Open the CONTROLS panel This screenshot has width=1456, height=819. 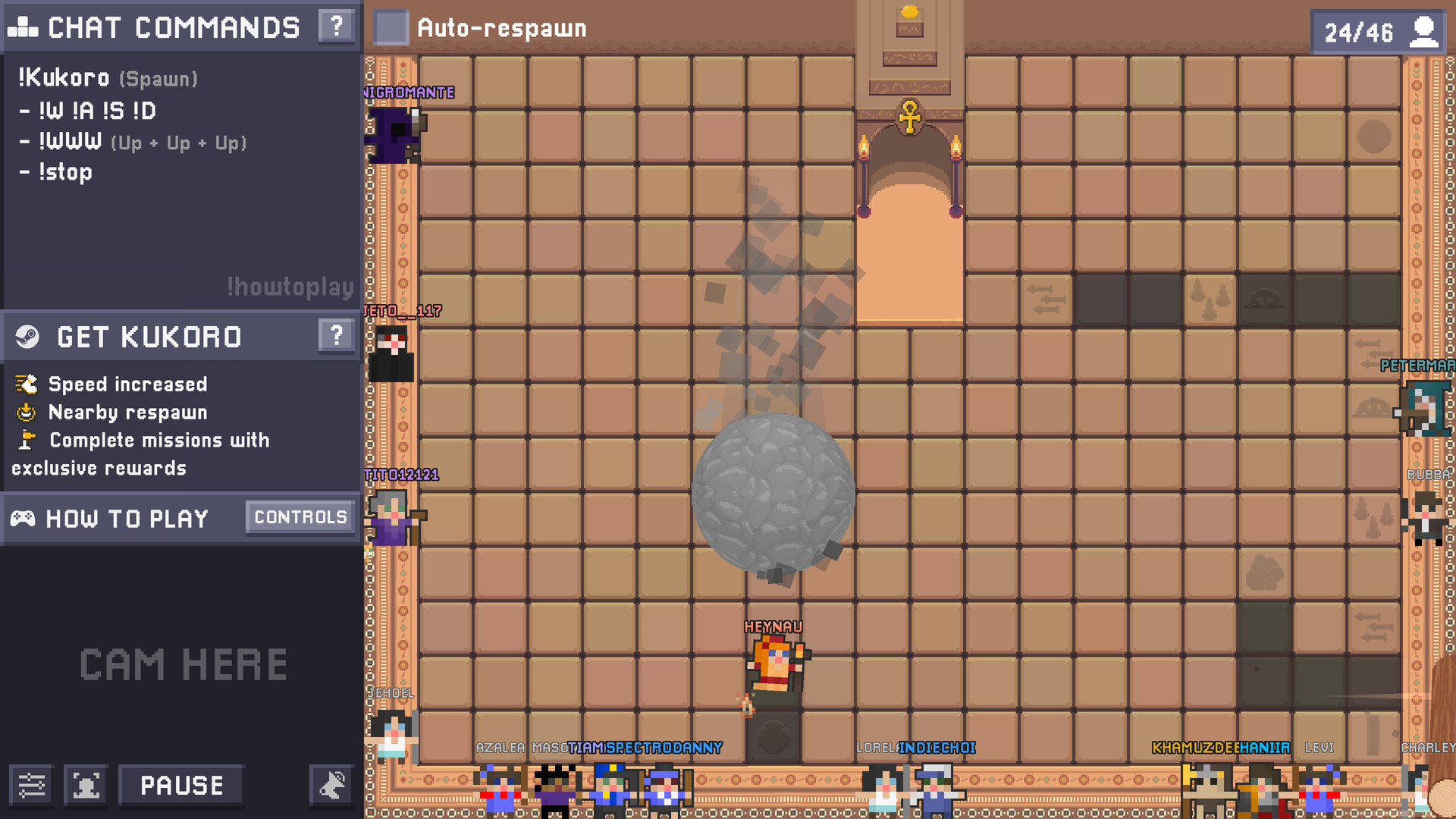coord(300,517)
